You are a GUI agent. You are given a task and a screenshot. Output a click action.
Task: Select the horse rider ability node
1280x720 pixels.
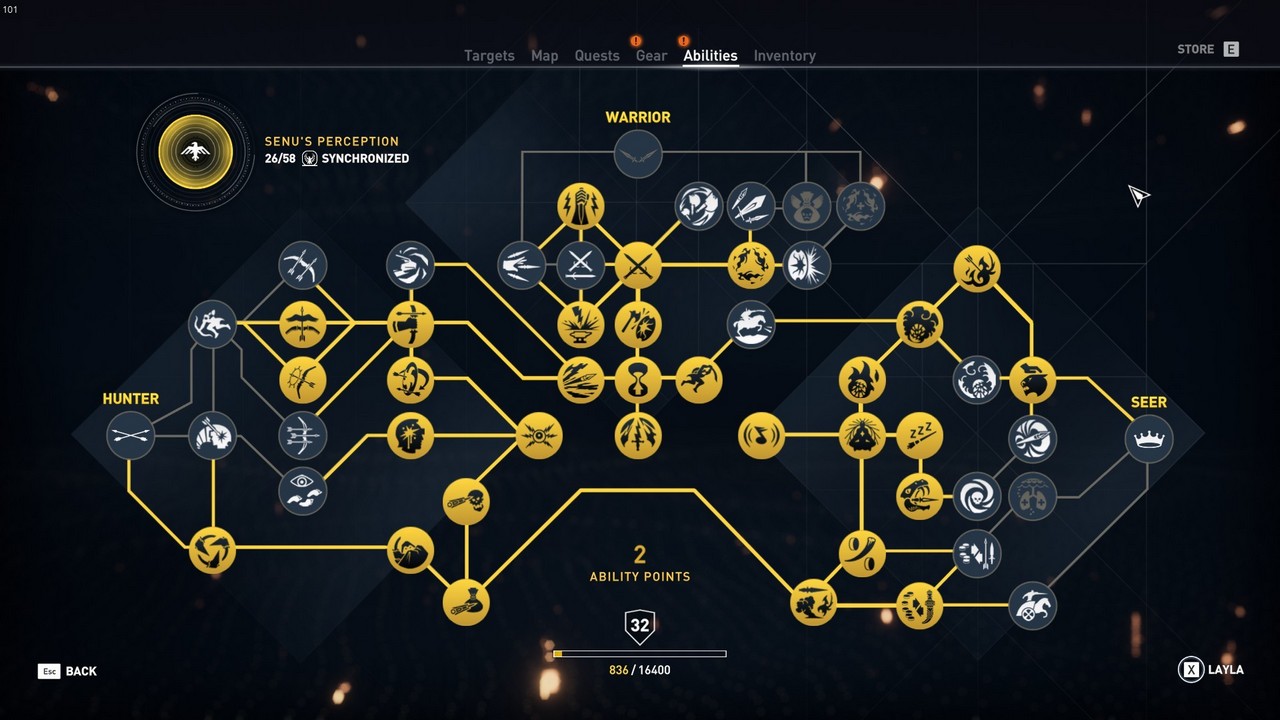[751, 324]
